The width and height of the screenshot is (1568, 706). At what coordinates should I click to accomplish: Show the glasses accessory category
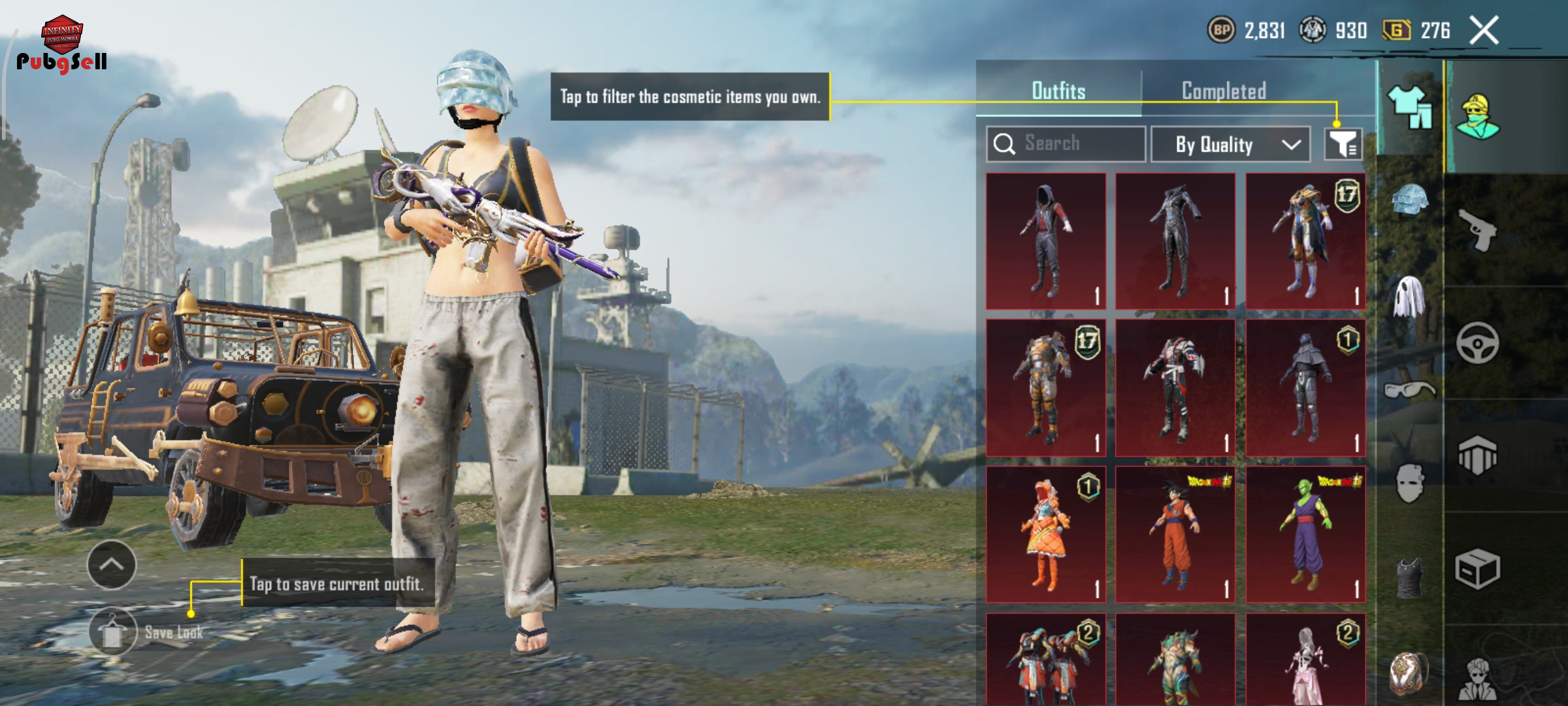pos(1410,391)
